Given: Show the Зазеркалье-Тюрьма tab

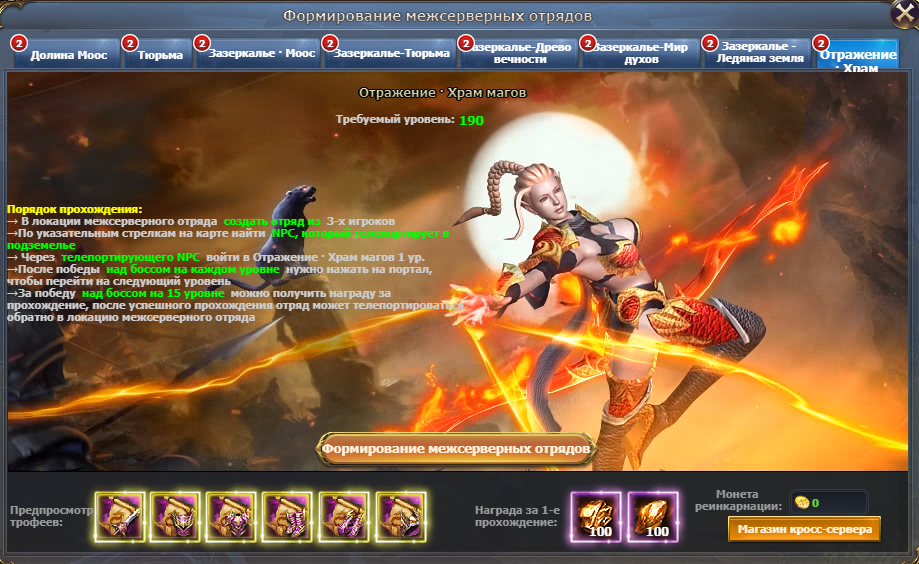Looking at the screenshot, I should point(388,54).
